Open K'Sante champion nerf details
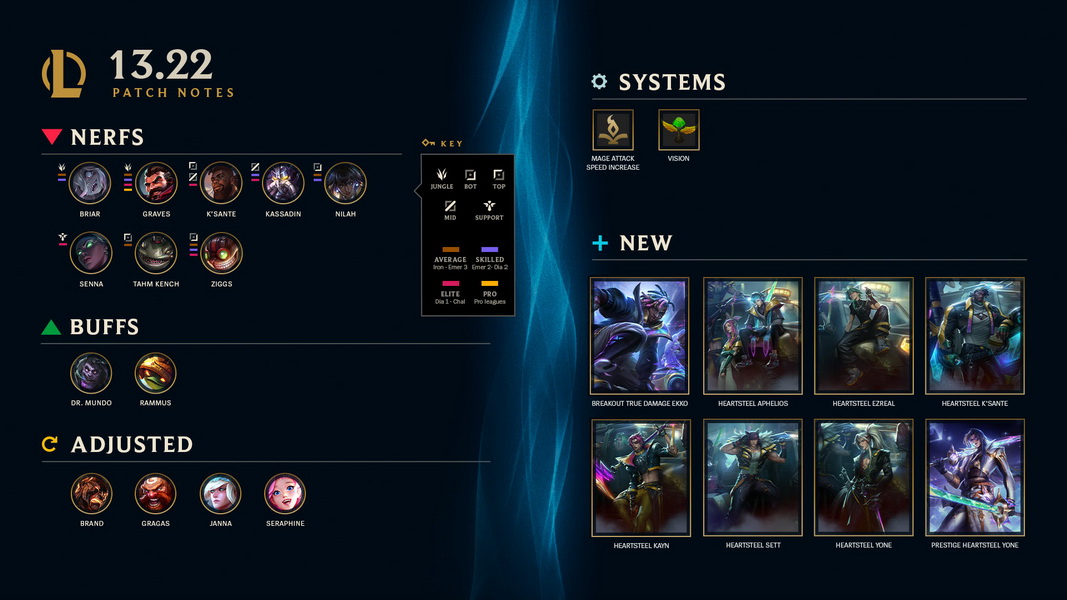Image resolution: width=1067 pixels, height=600 pixels. point(221,183)
